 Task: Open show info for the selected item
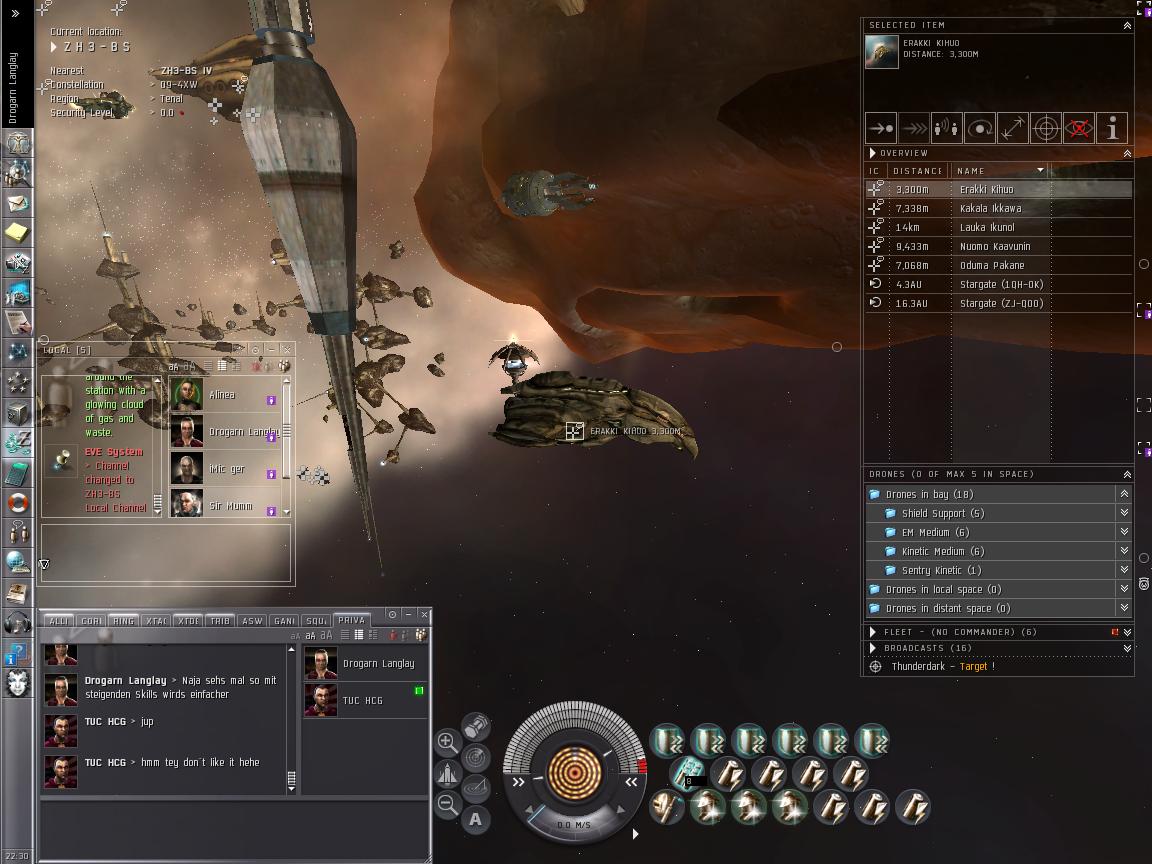click(1112, 128)
